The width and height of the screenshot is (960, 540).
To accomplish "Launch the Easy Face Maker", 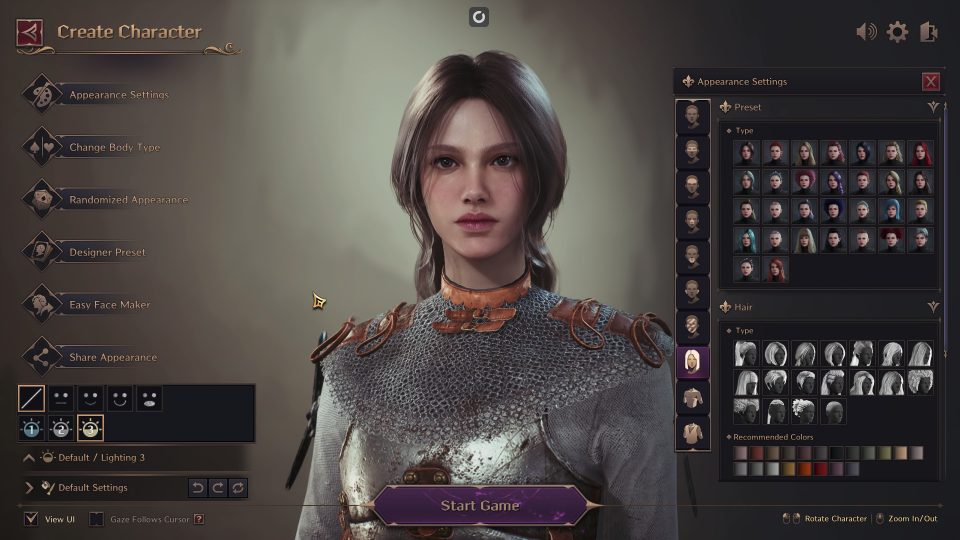I will click(110, 305).
